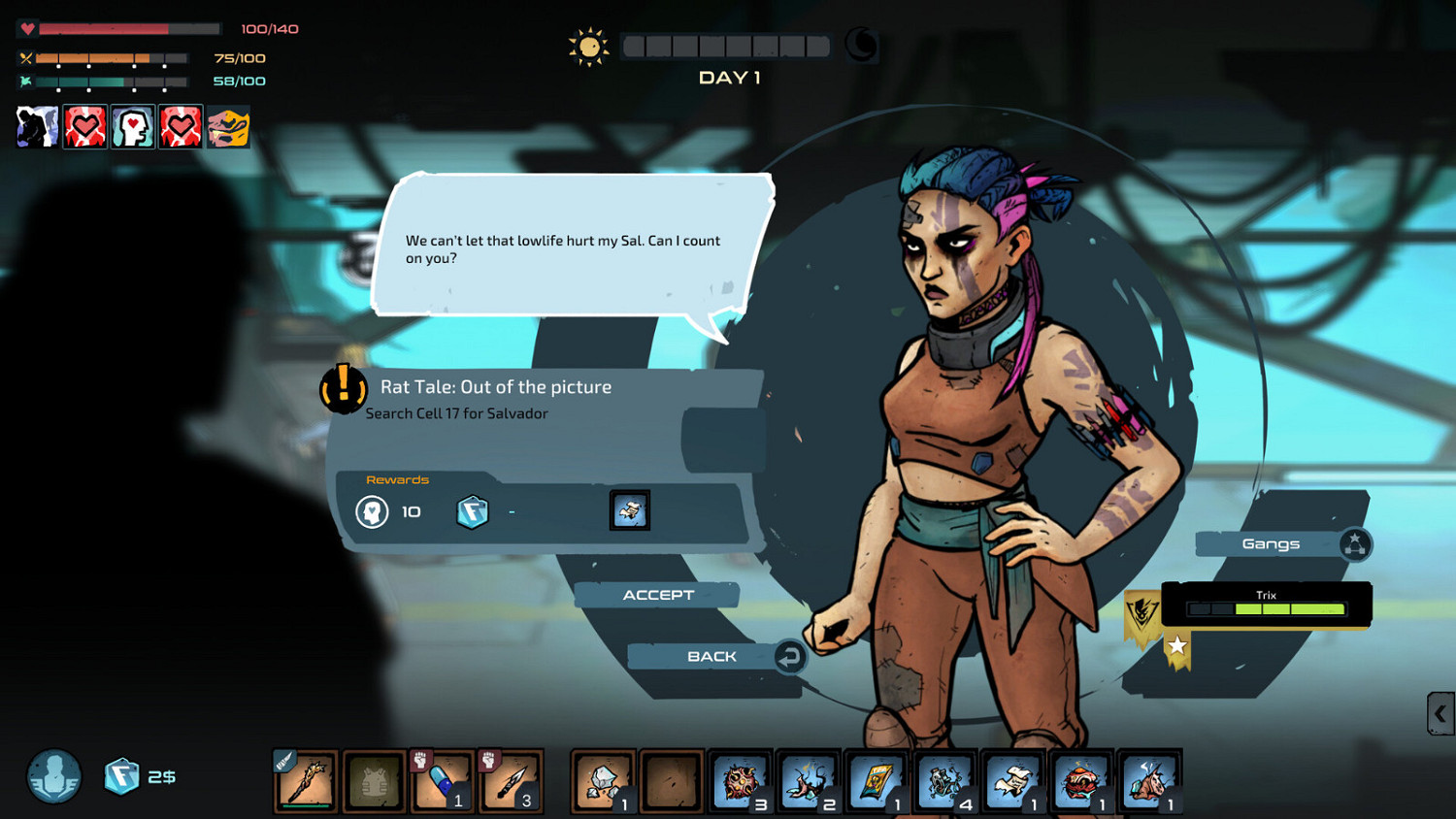Inspect the shadowy figure status icon
1456x819 pixels.
coord(38,127)
